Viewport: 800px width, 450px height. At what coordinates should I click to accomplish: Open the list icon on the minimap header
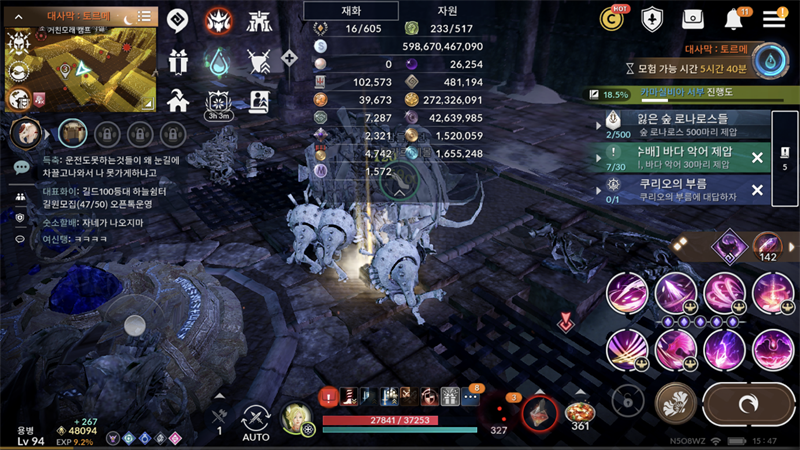pos(145,16)
